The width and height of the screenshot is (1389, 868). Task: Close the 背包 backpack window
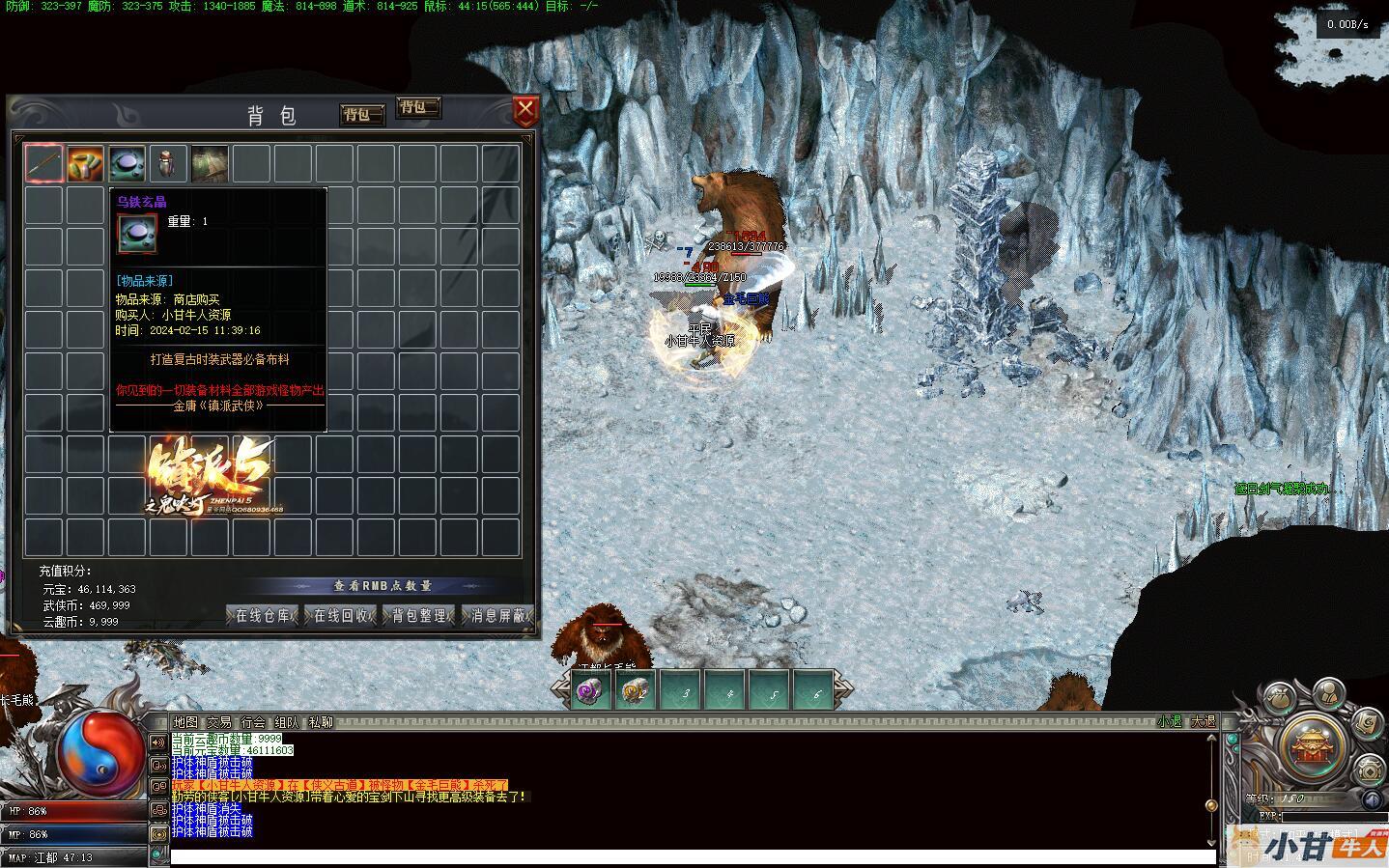click(x=524, y=111)
